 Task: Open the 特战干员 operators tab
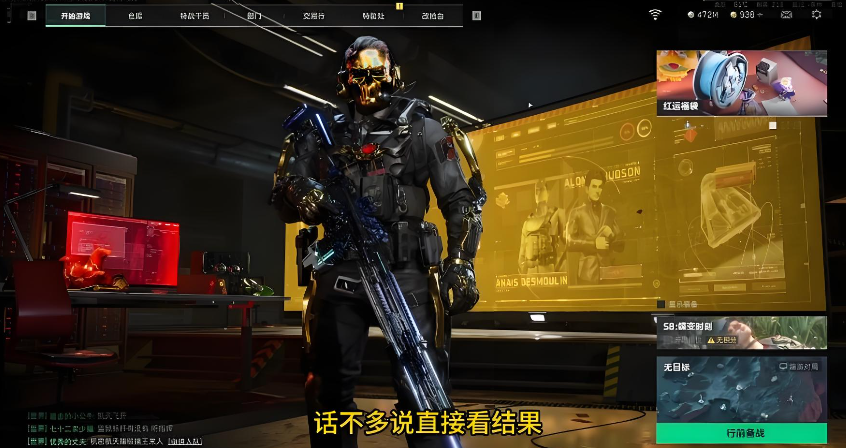pos(194,16)
